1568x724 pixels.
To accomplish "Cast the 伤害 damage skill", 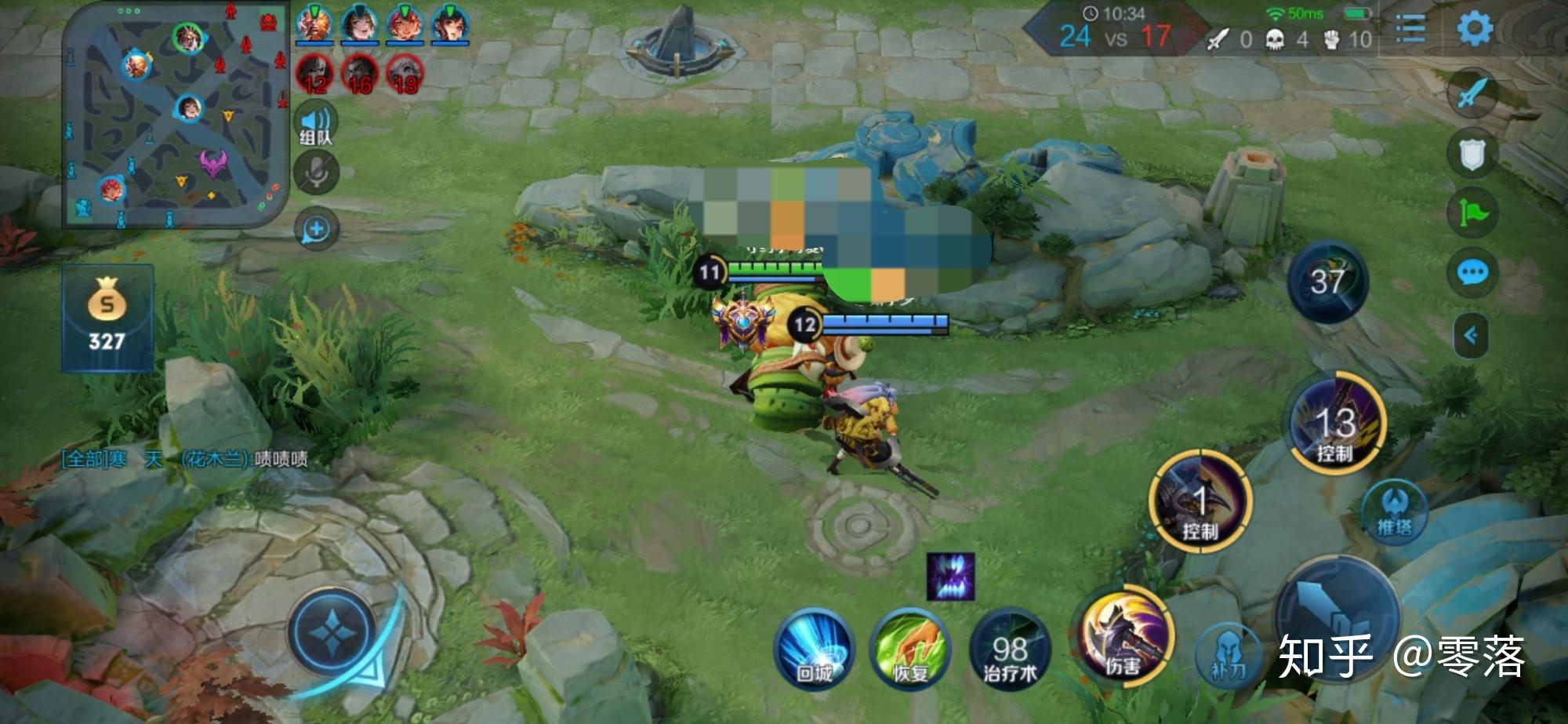I will (1125, 637).
